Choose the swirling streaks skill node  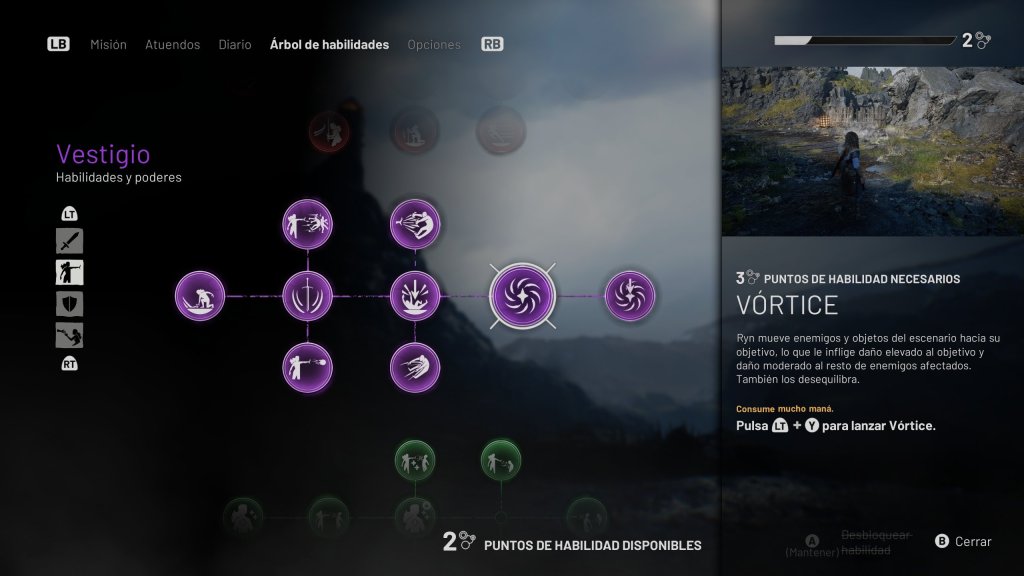pos(415,367)
